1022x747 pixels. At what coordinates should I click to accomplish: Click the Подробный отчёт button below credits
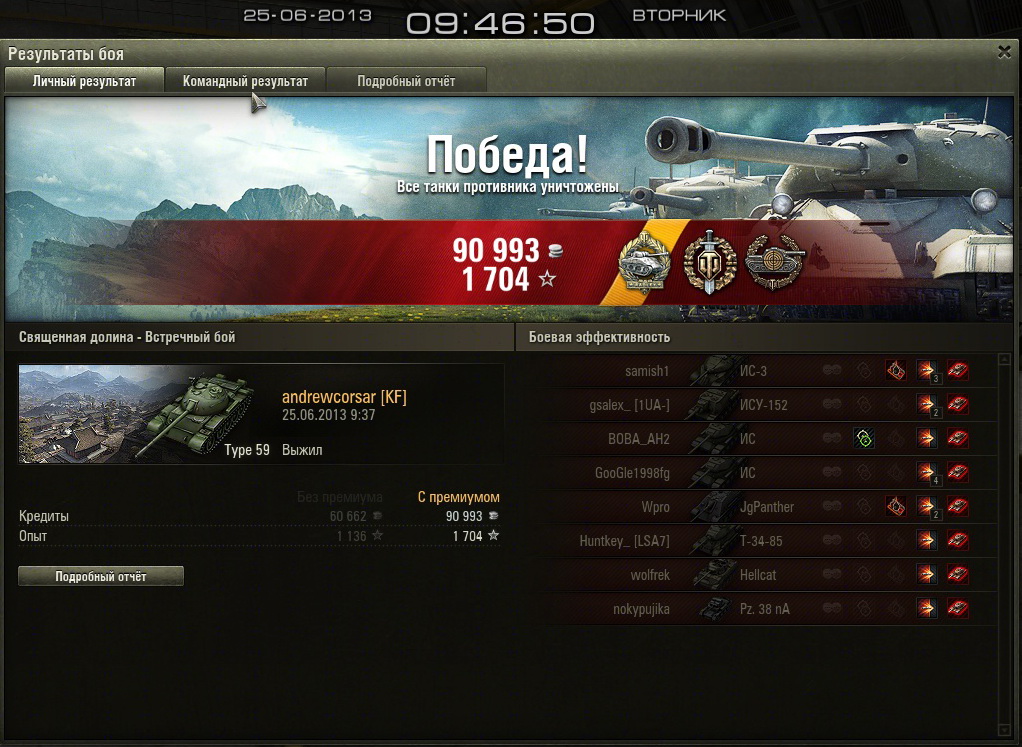(101, 576)
